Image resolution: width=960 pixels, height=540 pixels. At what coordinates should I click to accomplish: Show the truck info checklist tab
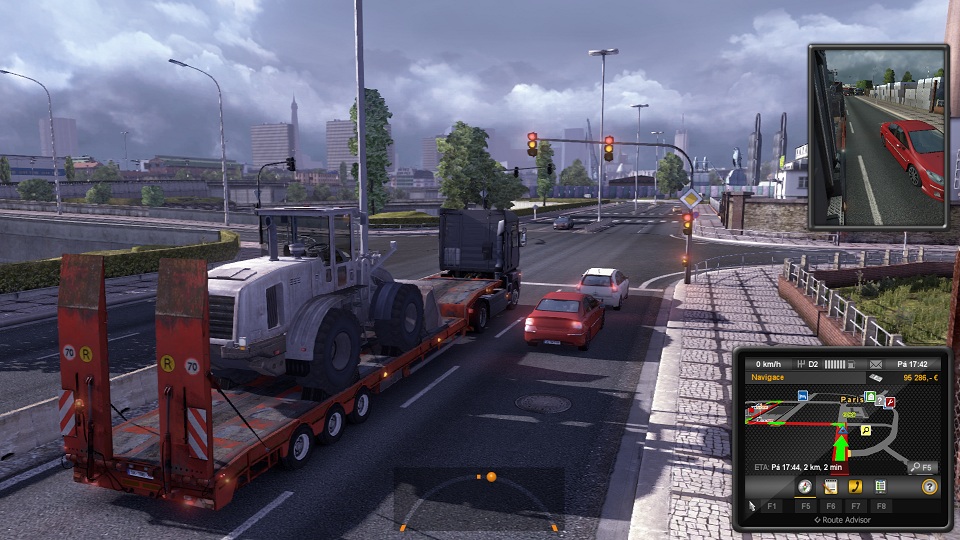880,487
